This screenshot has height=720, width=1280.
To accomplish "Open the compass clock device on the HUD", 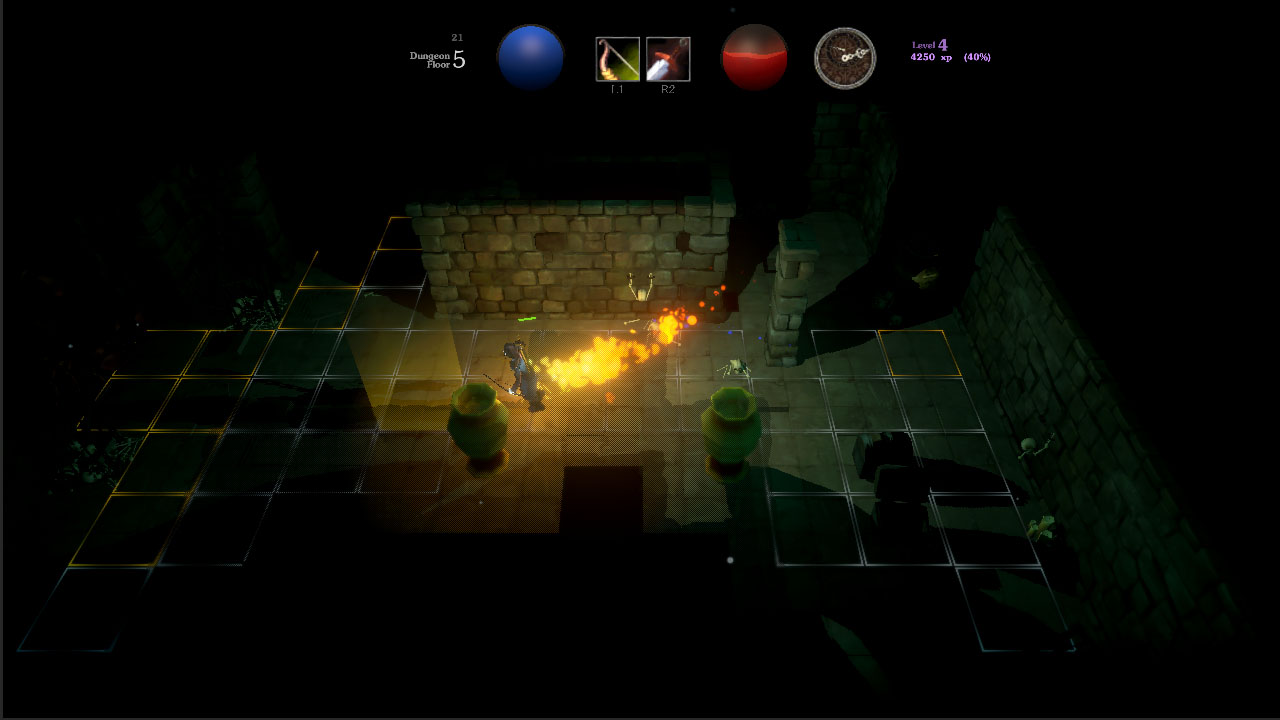I will [845, 57].
